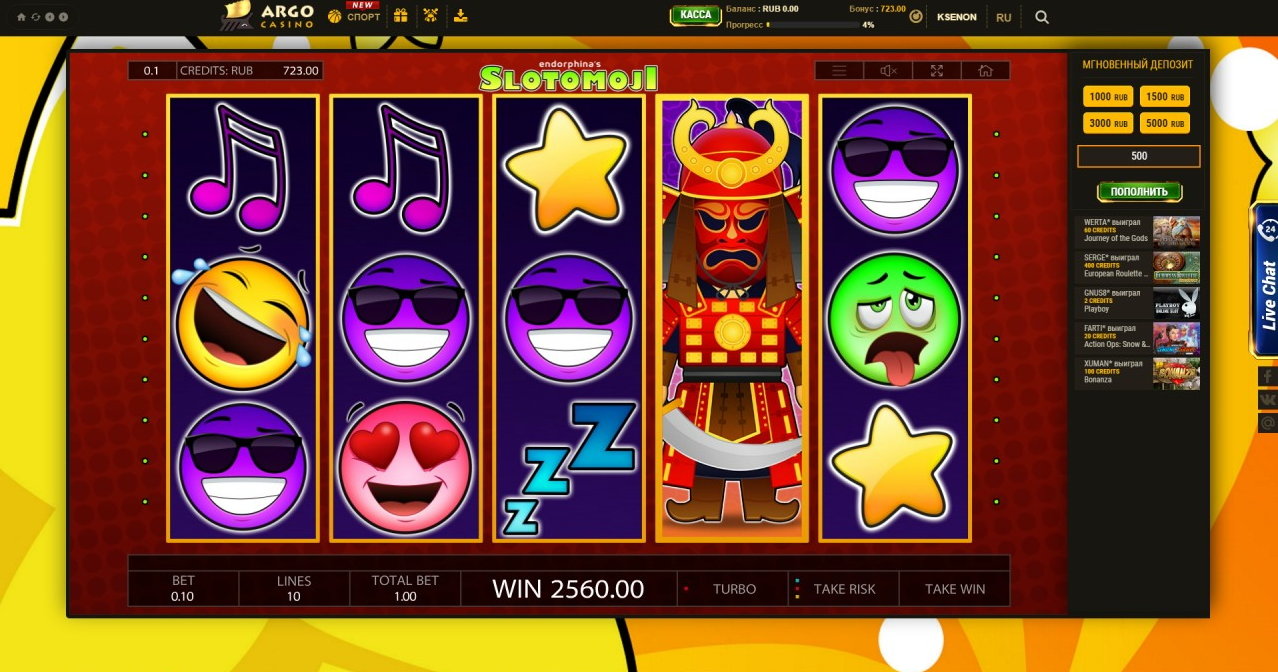Click the deposit amount input field
This screenshot has height=672, width=1278.
(1139, 156)
